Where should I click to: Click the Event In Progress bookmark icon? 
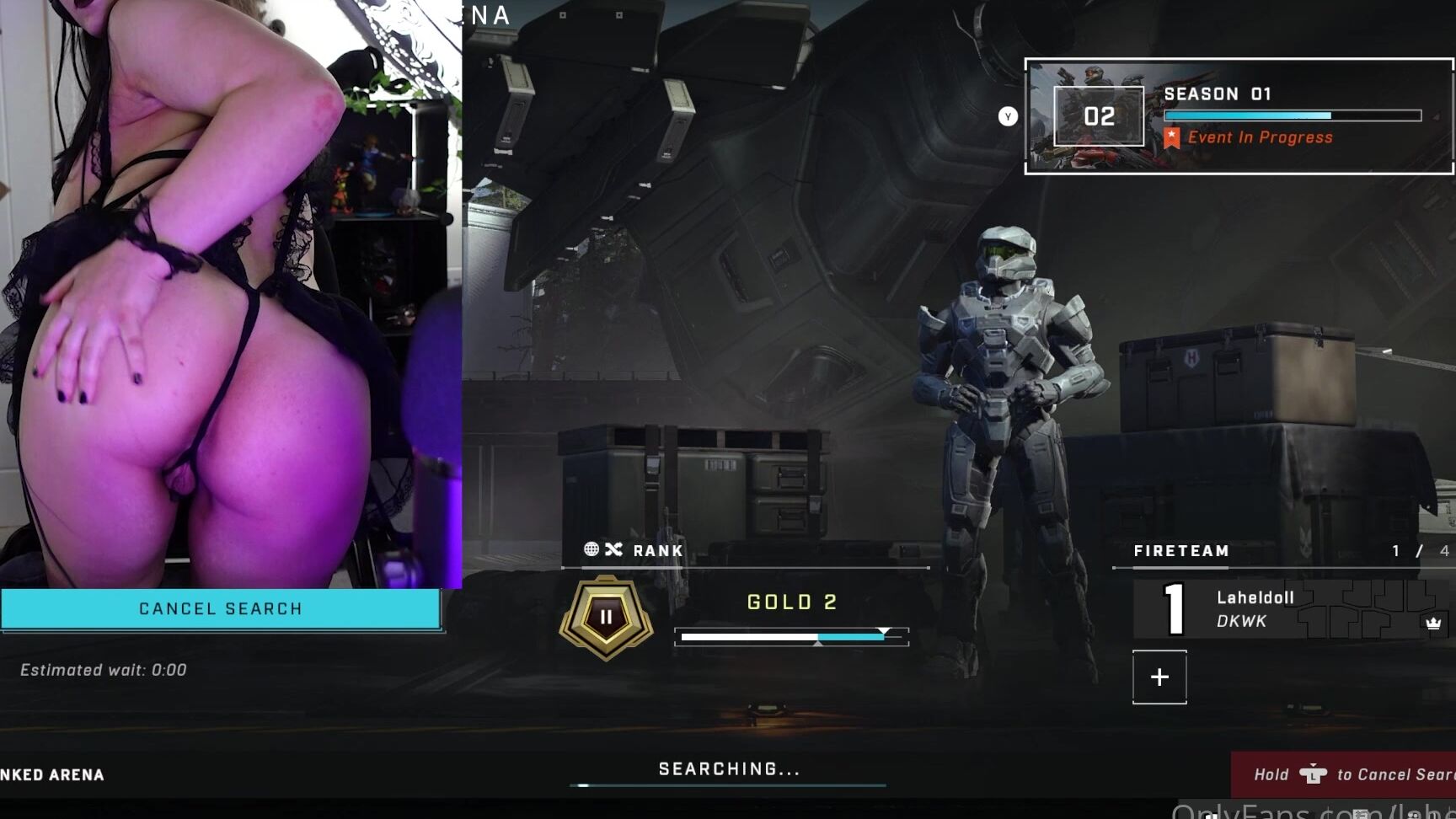1171,136
